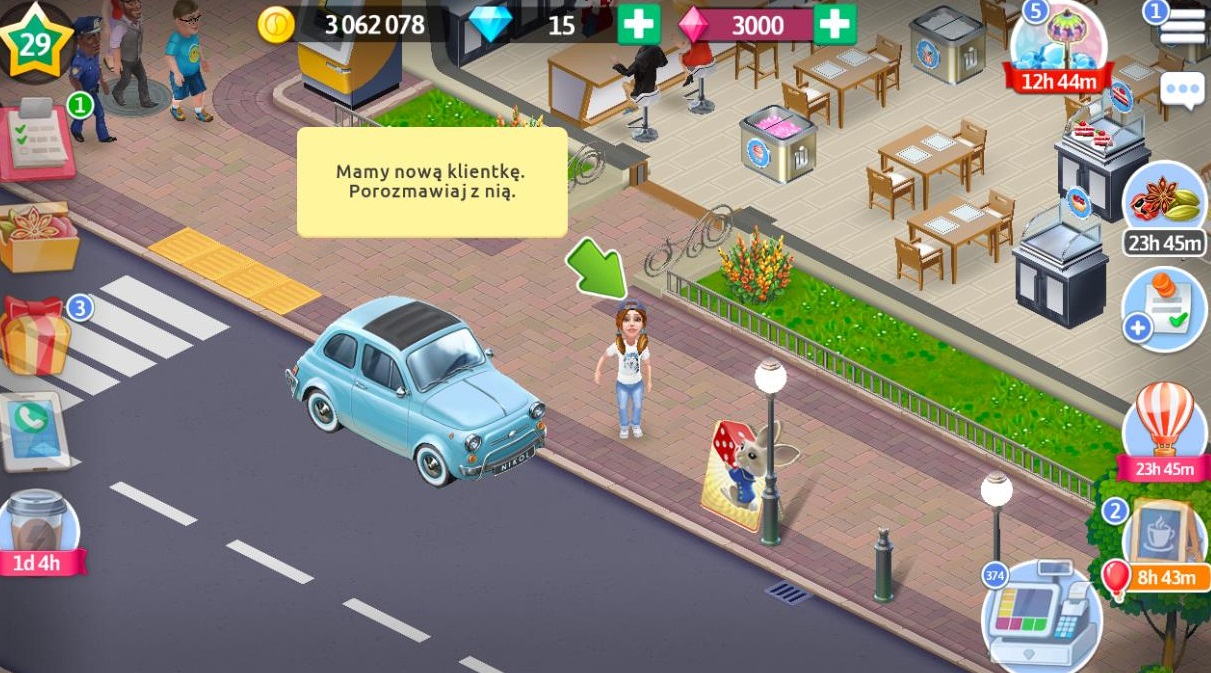Open the stamp checklist icon with plus

point(1164,310)
